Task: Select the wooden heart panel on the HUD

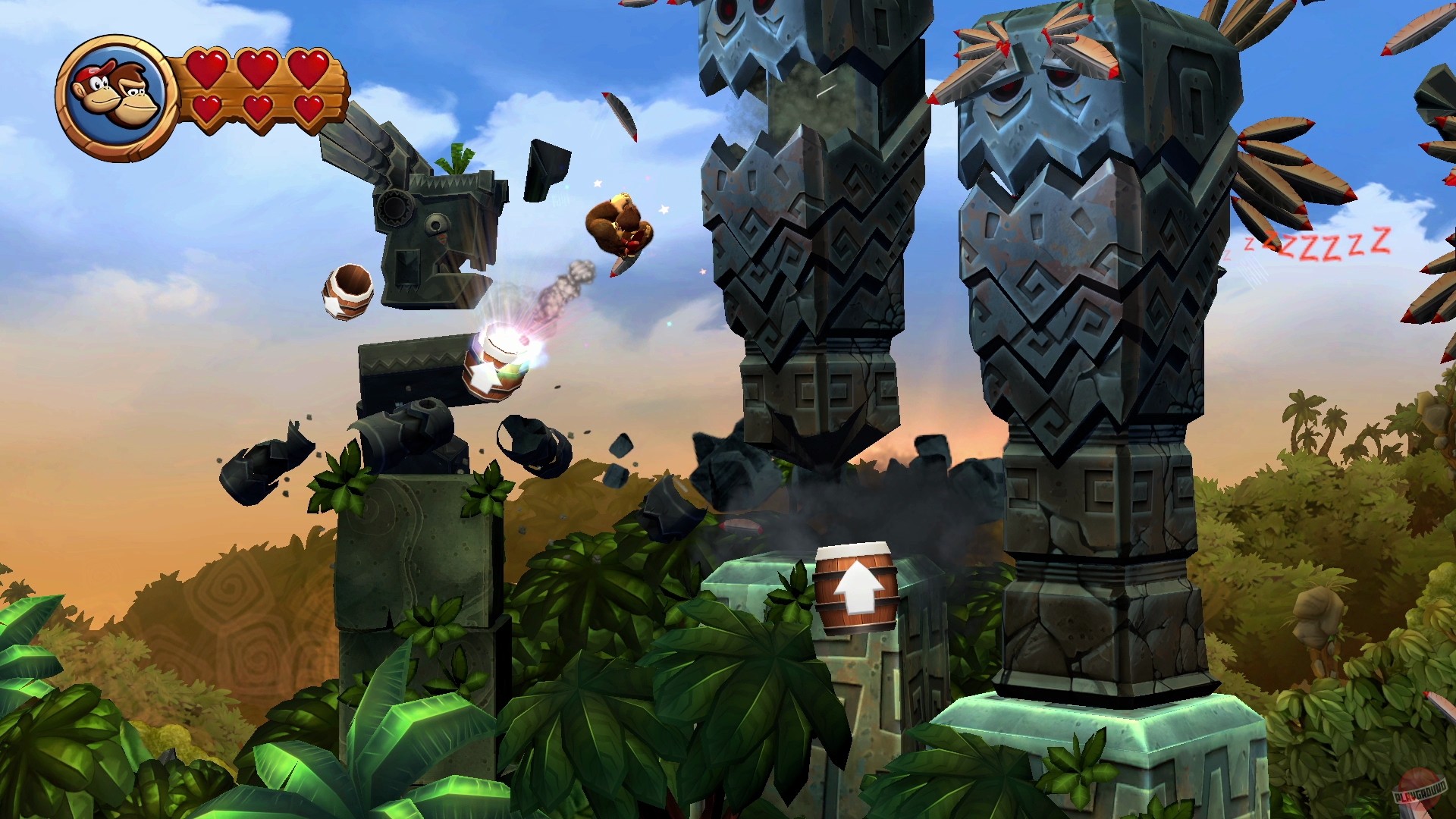Action: [258, 89]
